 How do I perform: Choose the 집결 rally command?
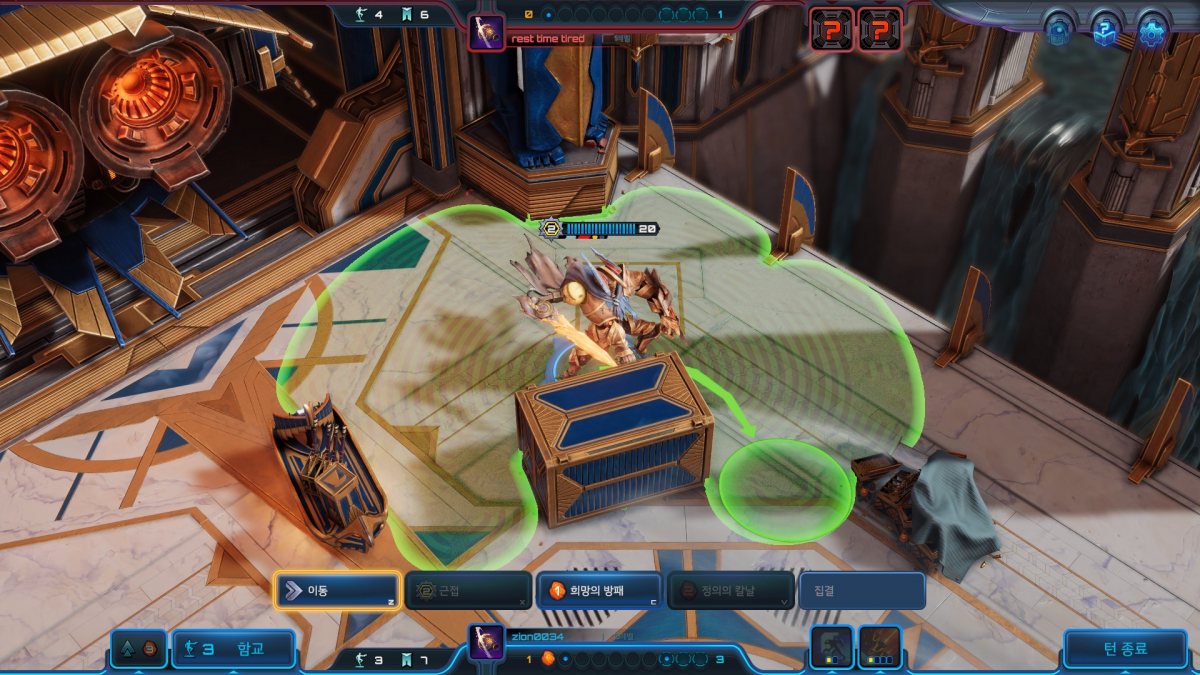pos(861,591)
